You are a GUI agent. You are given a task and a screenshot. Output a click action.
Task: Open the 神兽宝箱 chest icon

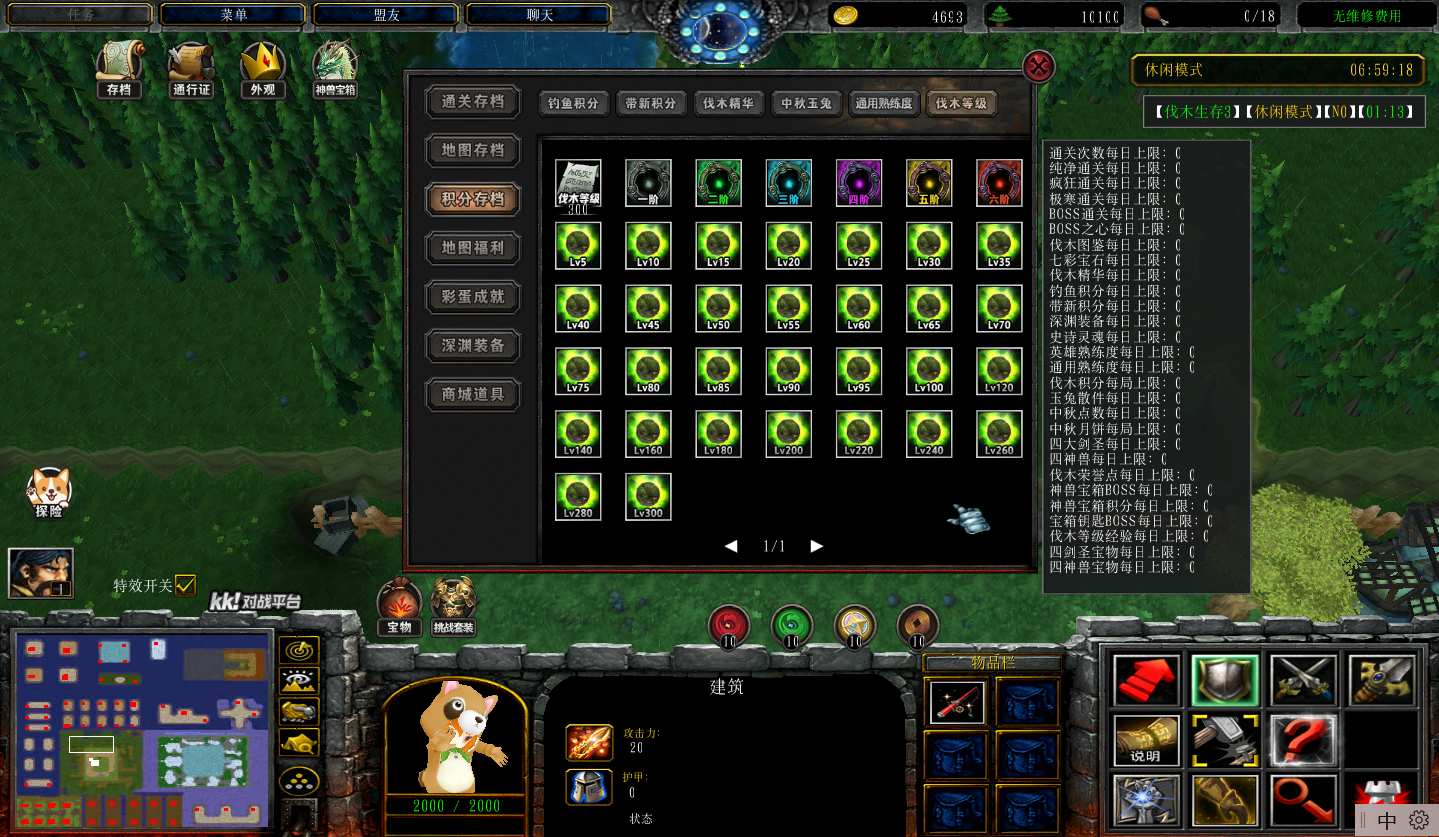coord(335,70)
